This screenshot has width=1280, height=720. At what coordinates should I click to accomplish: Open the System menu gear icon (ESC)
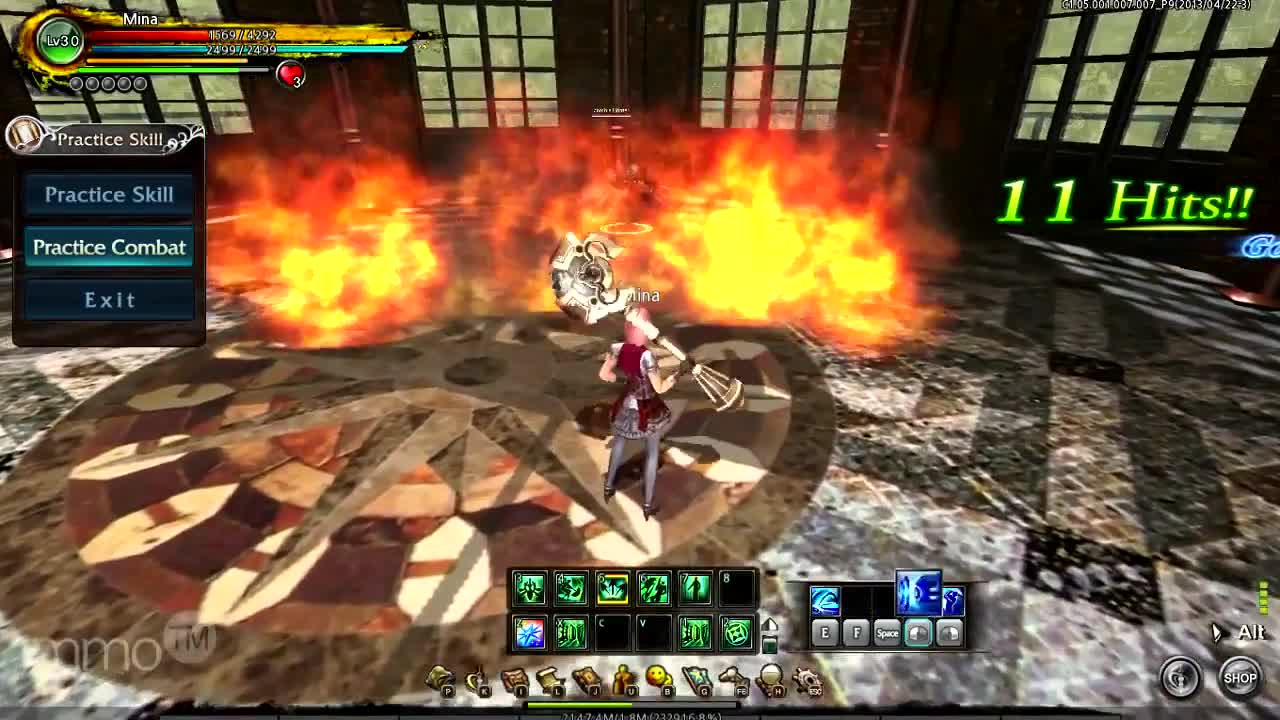808,679
